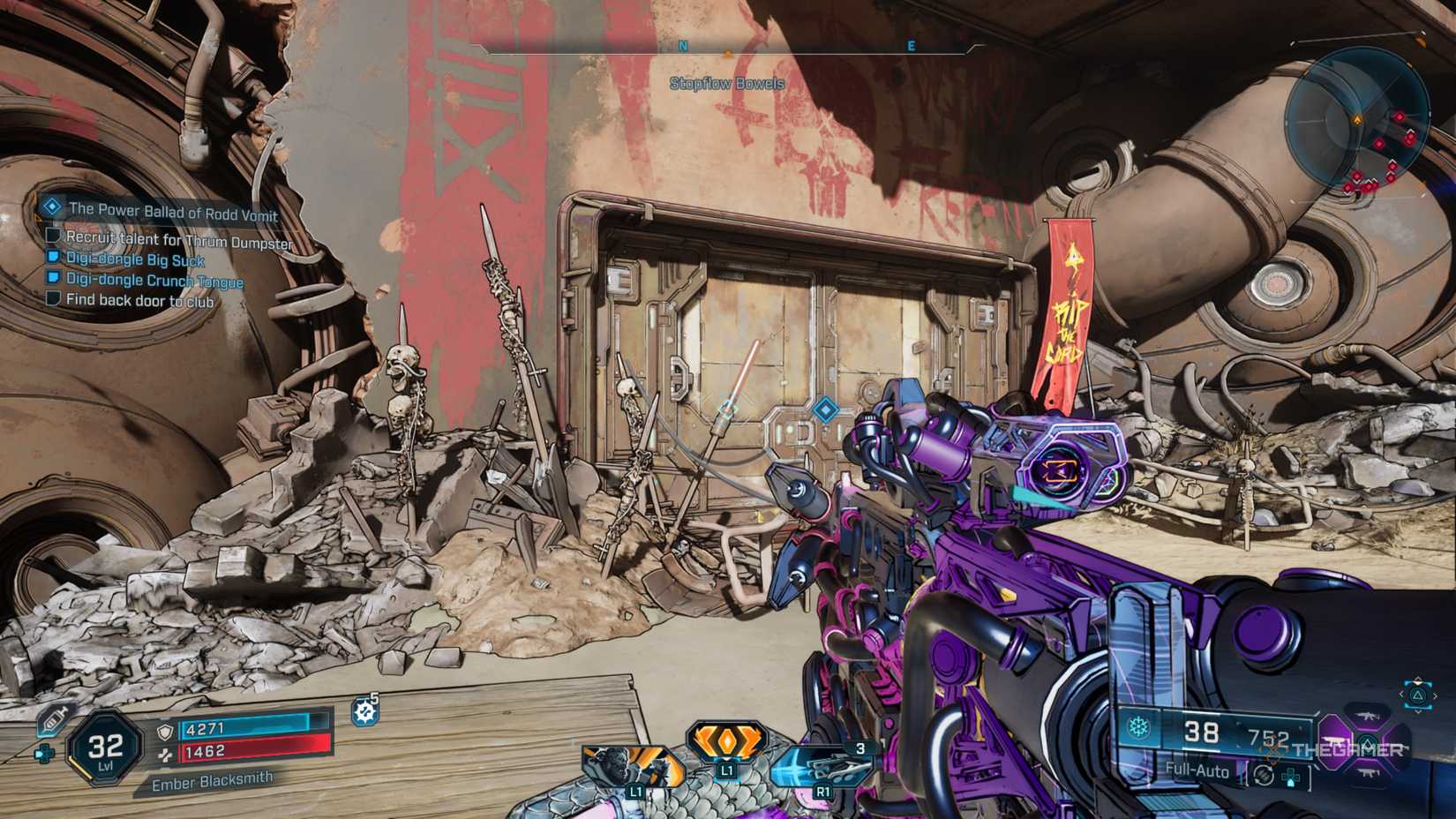Click the Recruit talent for Thrum Dumpster objective
This screenshot has height=819, width=1456.
pyautogui.click(x=178, y=240)
